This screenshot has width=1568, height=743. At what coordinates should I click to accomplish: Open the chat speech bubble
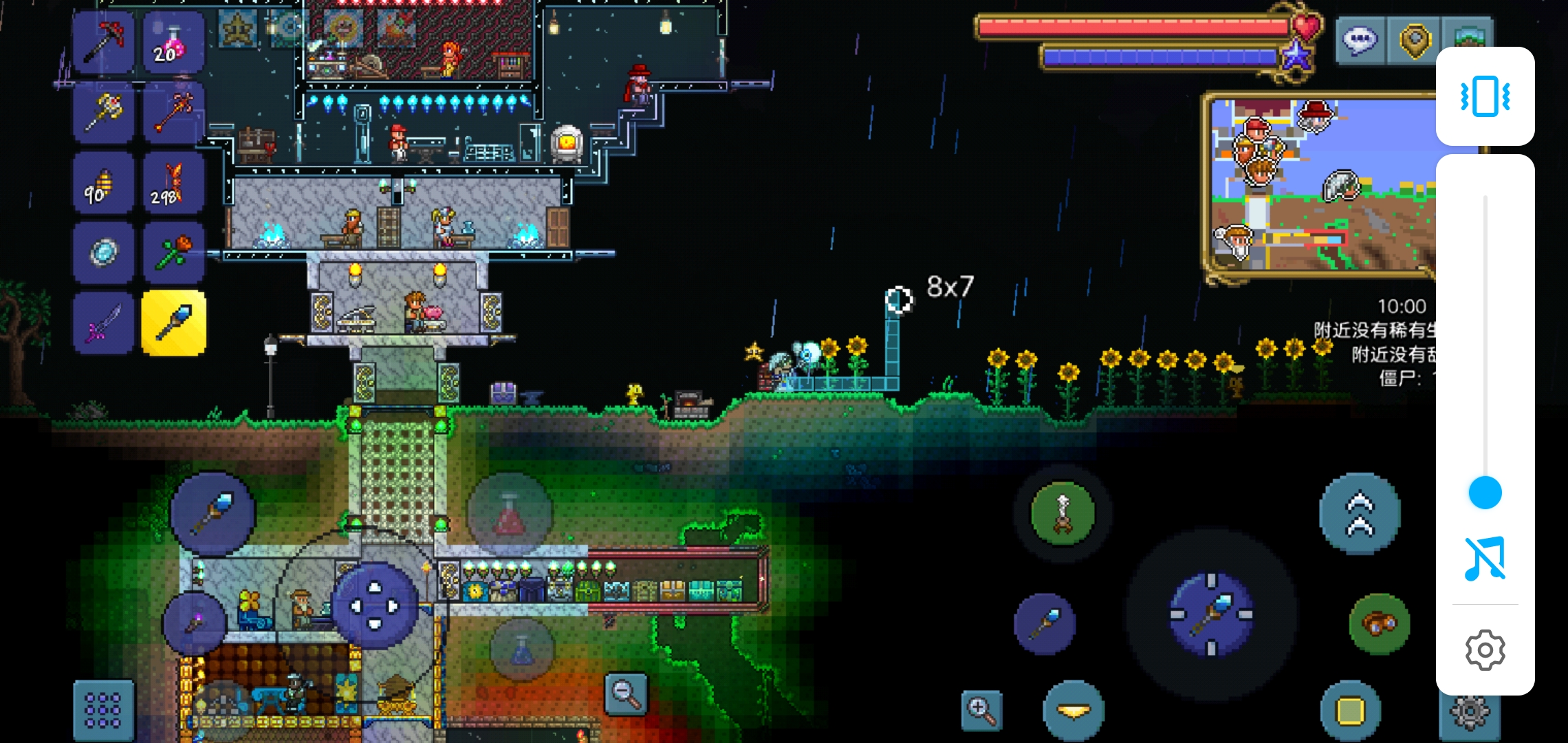point(1360,41)
